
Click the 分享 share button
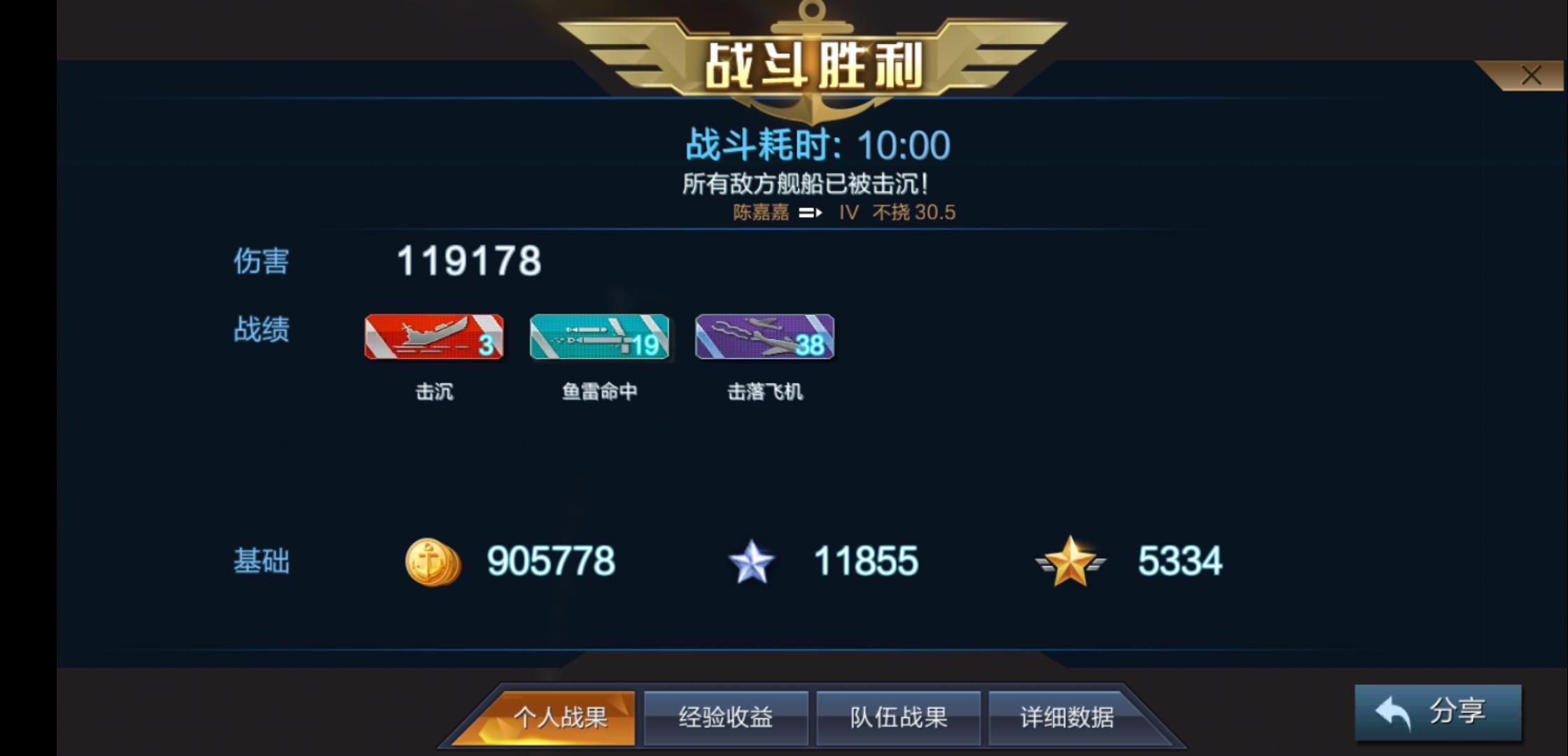coord(1438,713)
